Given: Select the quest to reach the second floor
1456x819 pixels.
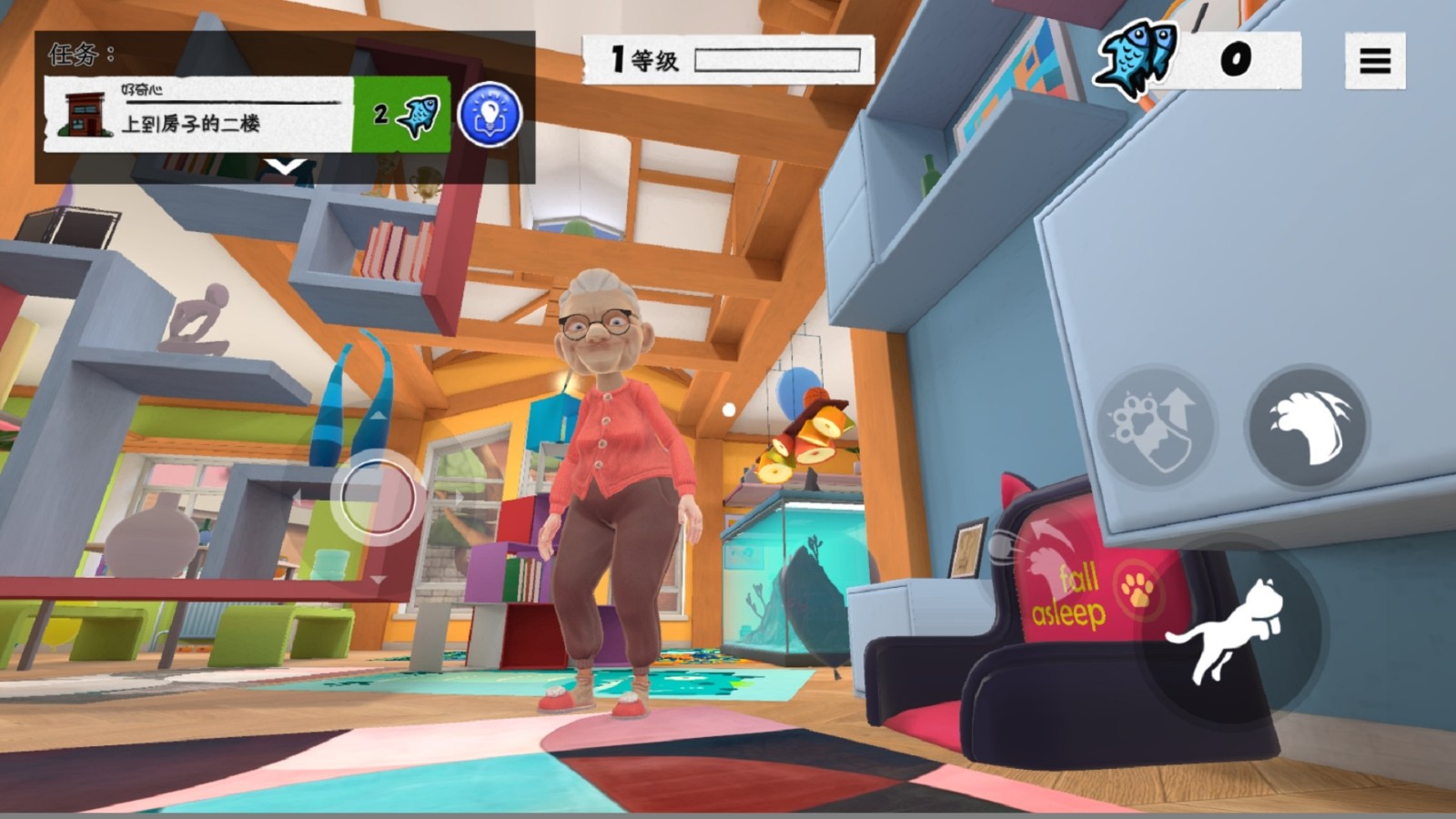Looking at the screenshot, I should tap(198, 115).
